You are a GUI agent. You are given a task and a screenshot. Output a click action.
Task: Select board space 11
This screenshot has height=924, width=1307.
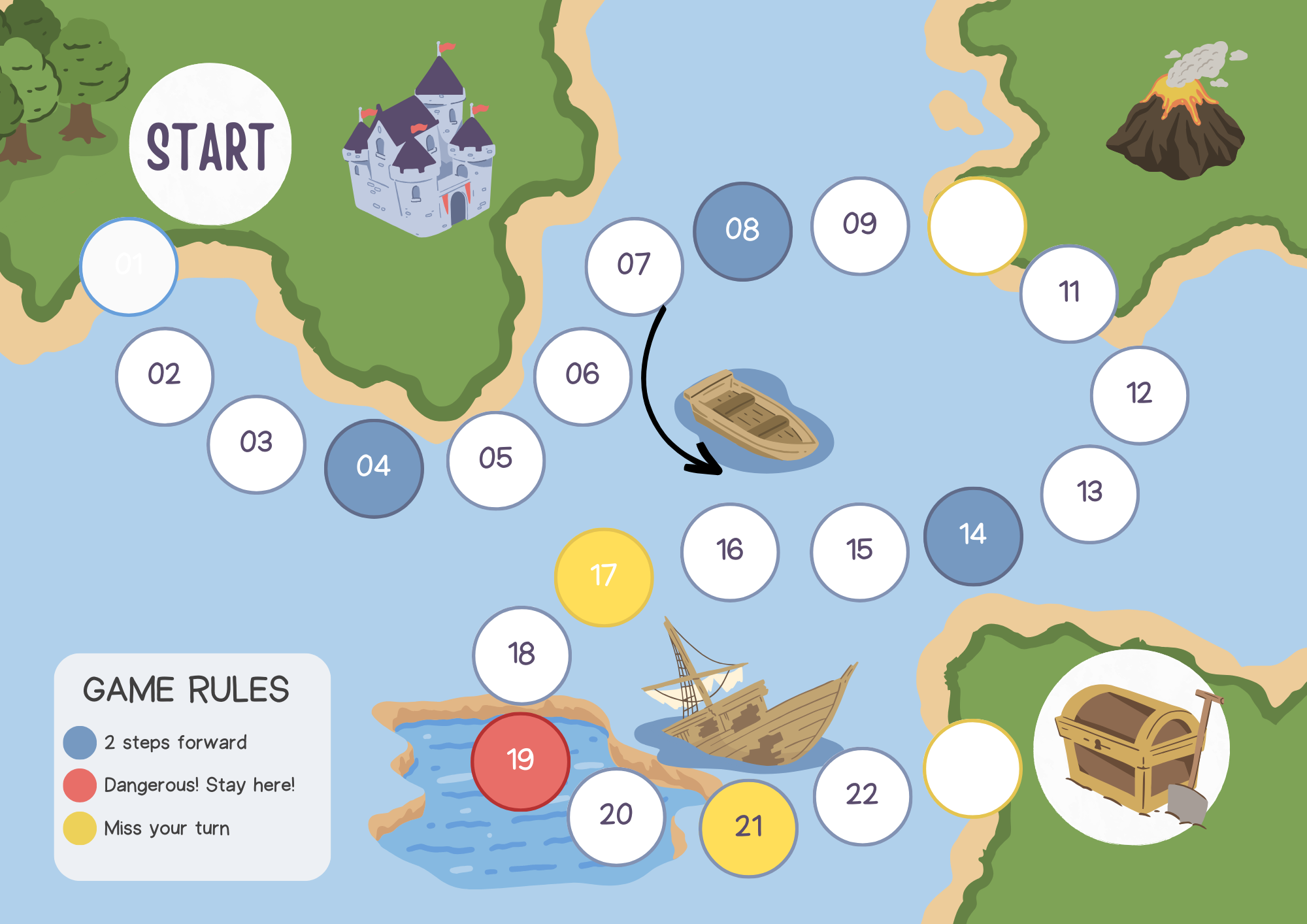tap(1068, 293)
